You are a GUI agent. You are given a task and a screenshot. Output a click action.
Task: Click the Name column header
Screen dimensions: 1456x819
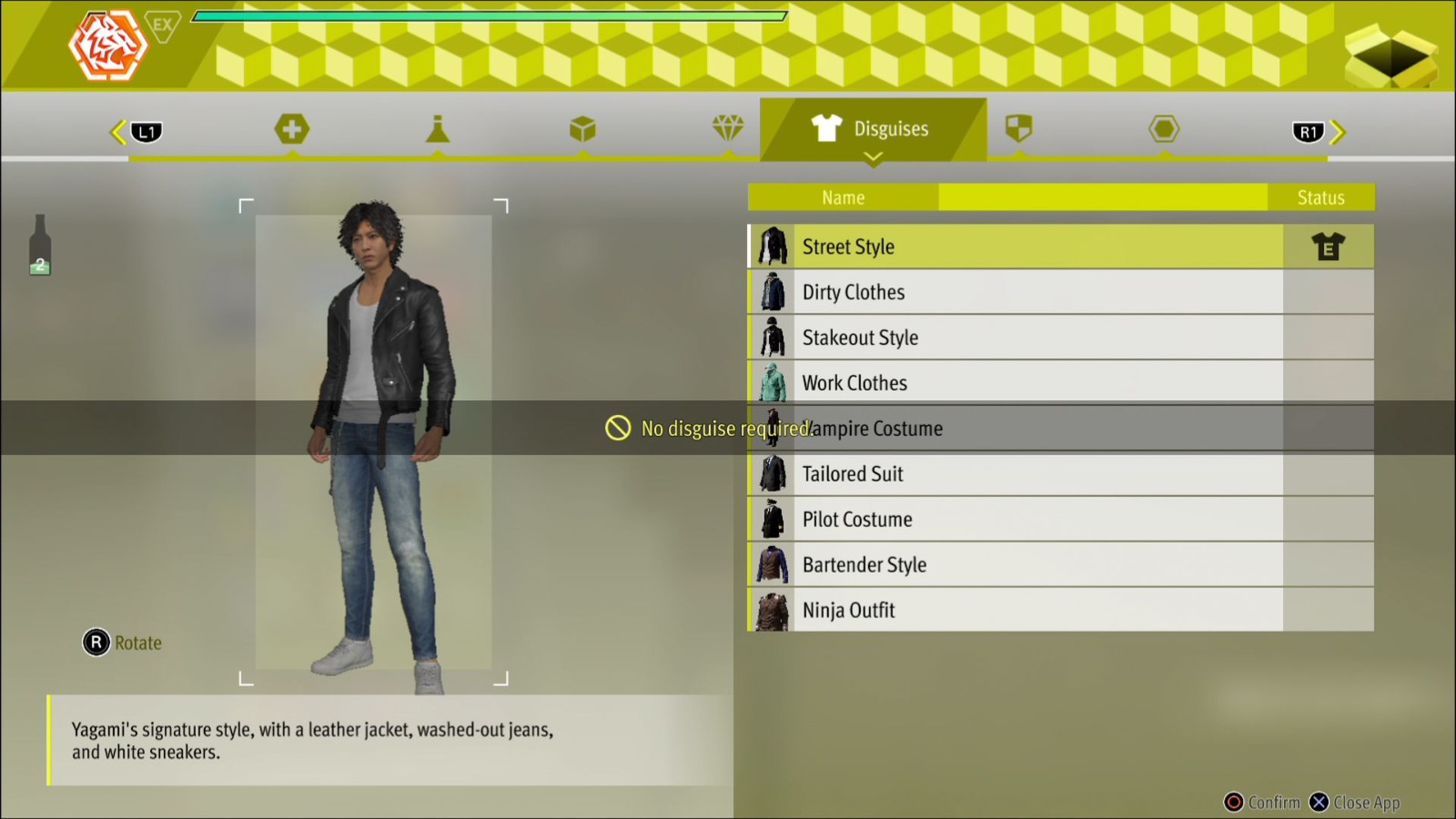(843, 197)
